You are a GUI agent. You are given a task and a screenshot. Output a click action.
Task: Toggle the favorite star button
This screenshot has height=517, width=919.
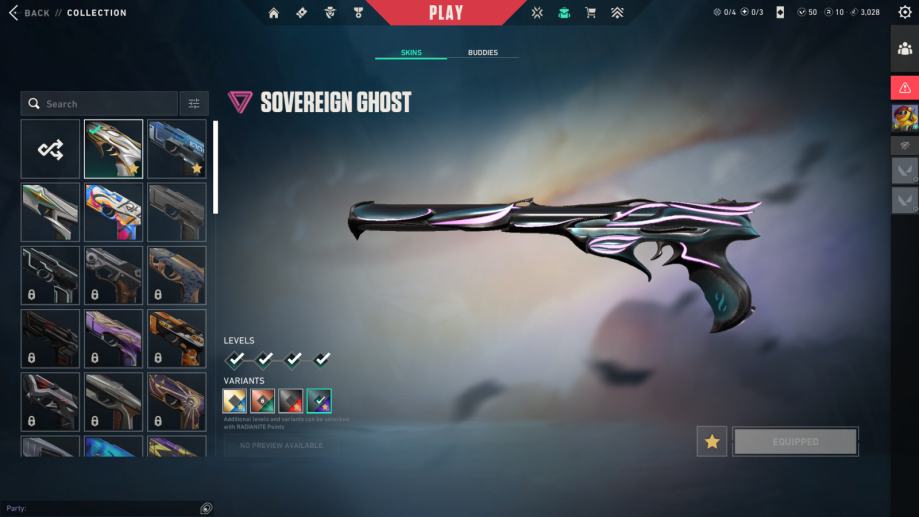point(712,441)
